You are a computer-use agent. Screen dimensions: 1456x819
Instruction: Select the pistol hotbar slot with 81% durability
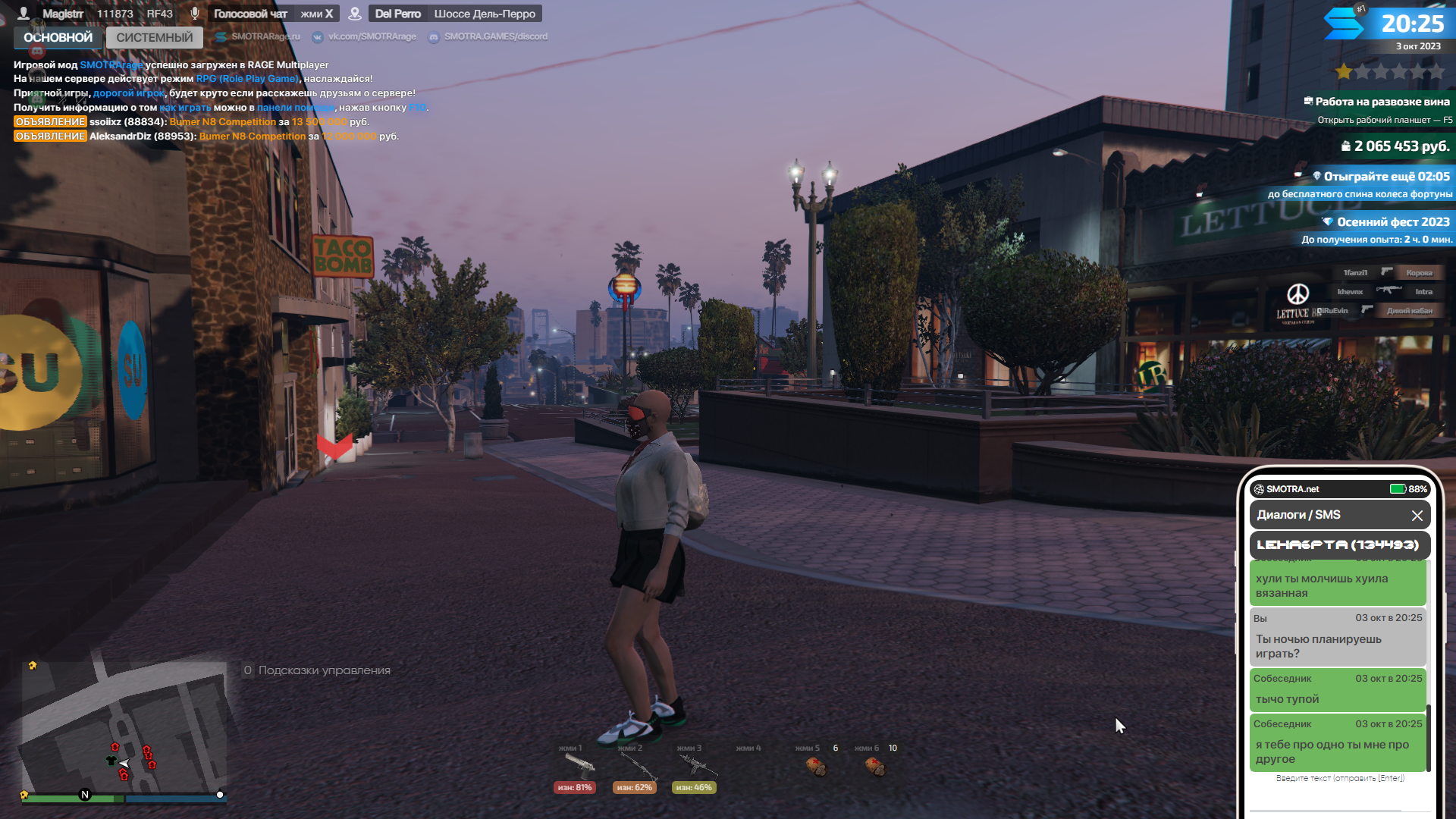coord(576,768)
